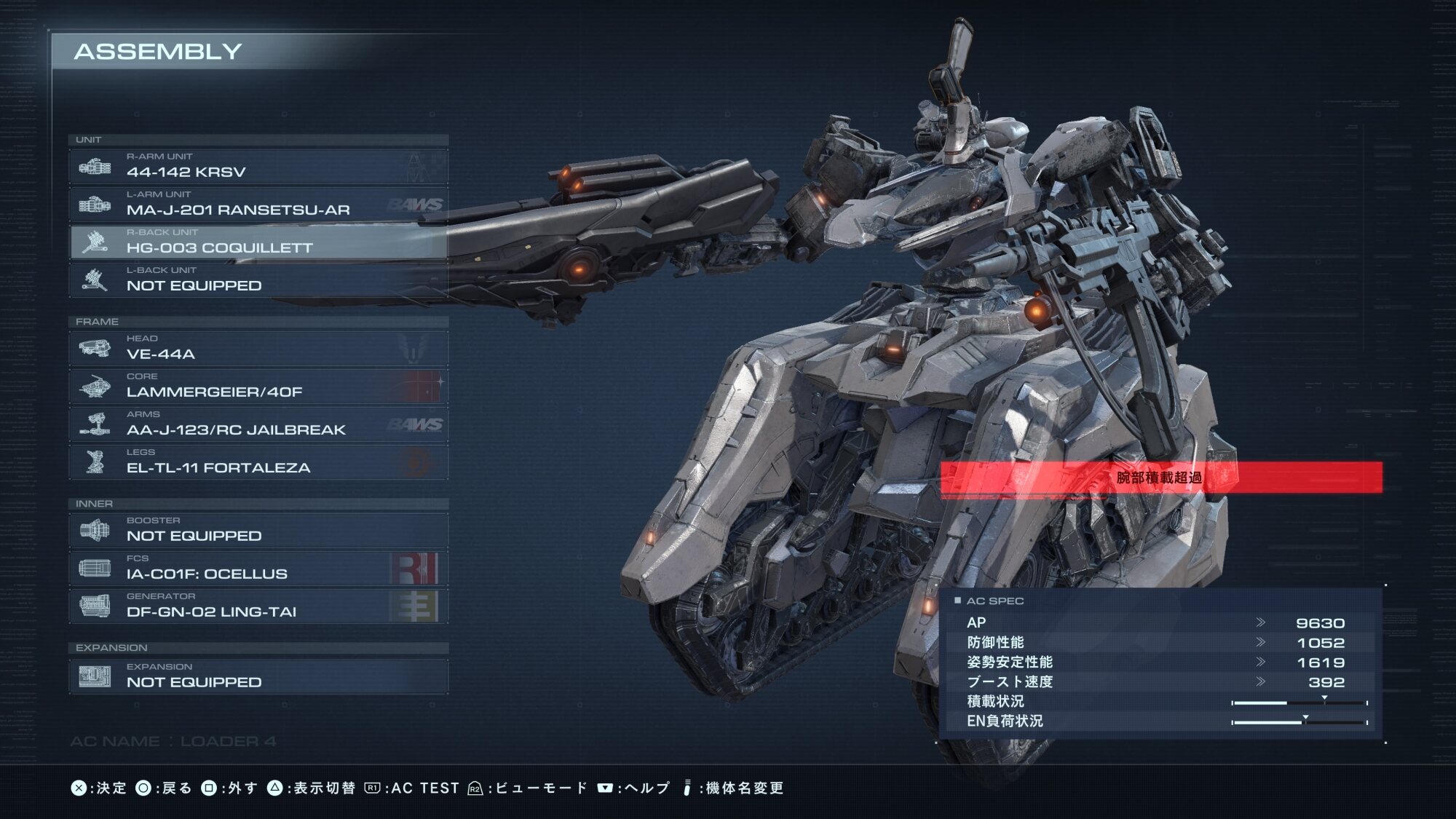
Task: Open the HEAD slot VE-44A
Action: (x=258, y=349)
